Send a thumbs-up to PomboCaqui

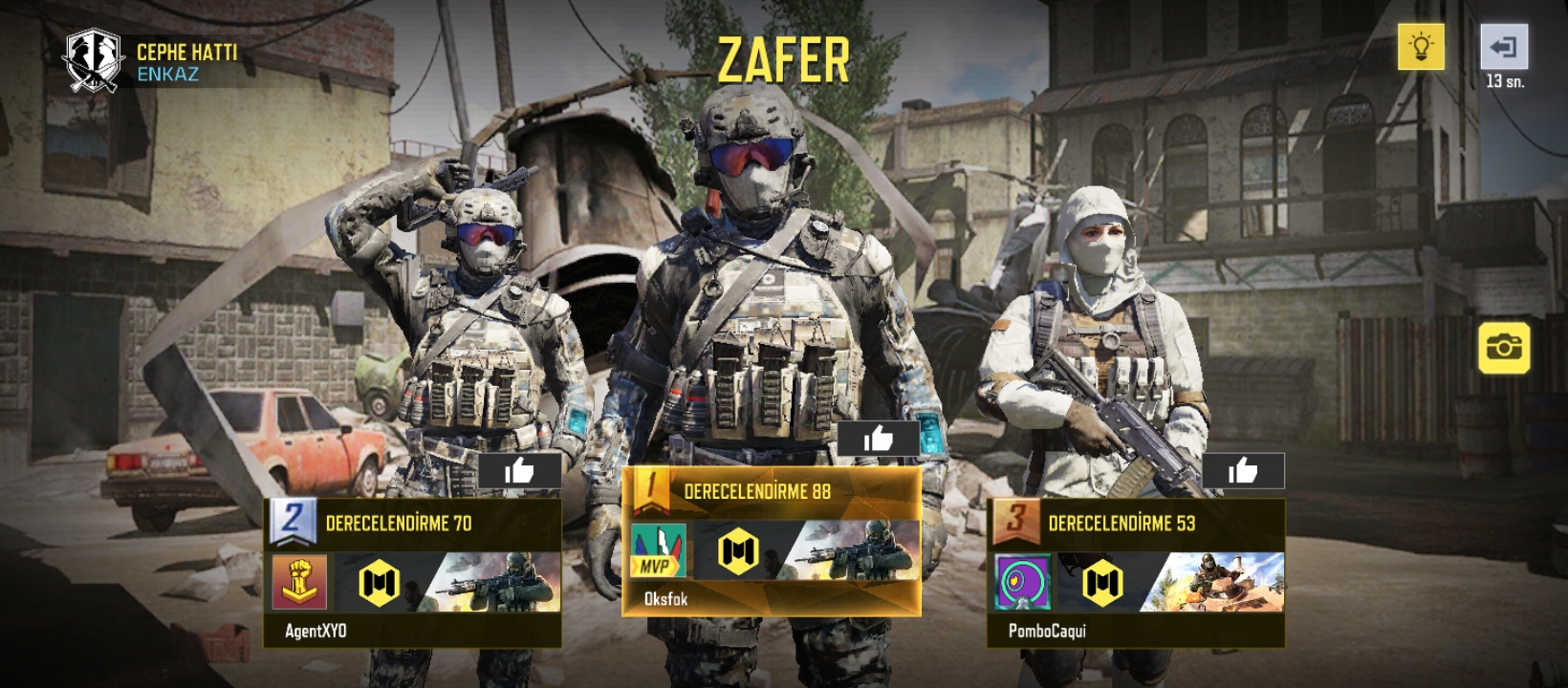tap(1242, 470)
